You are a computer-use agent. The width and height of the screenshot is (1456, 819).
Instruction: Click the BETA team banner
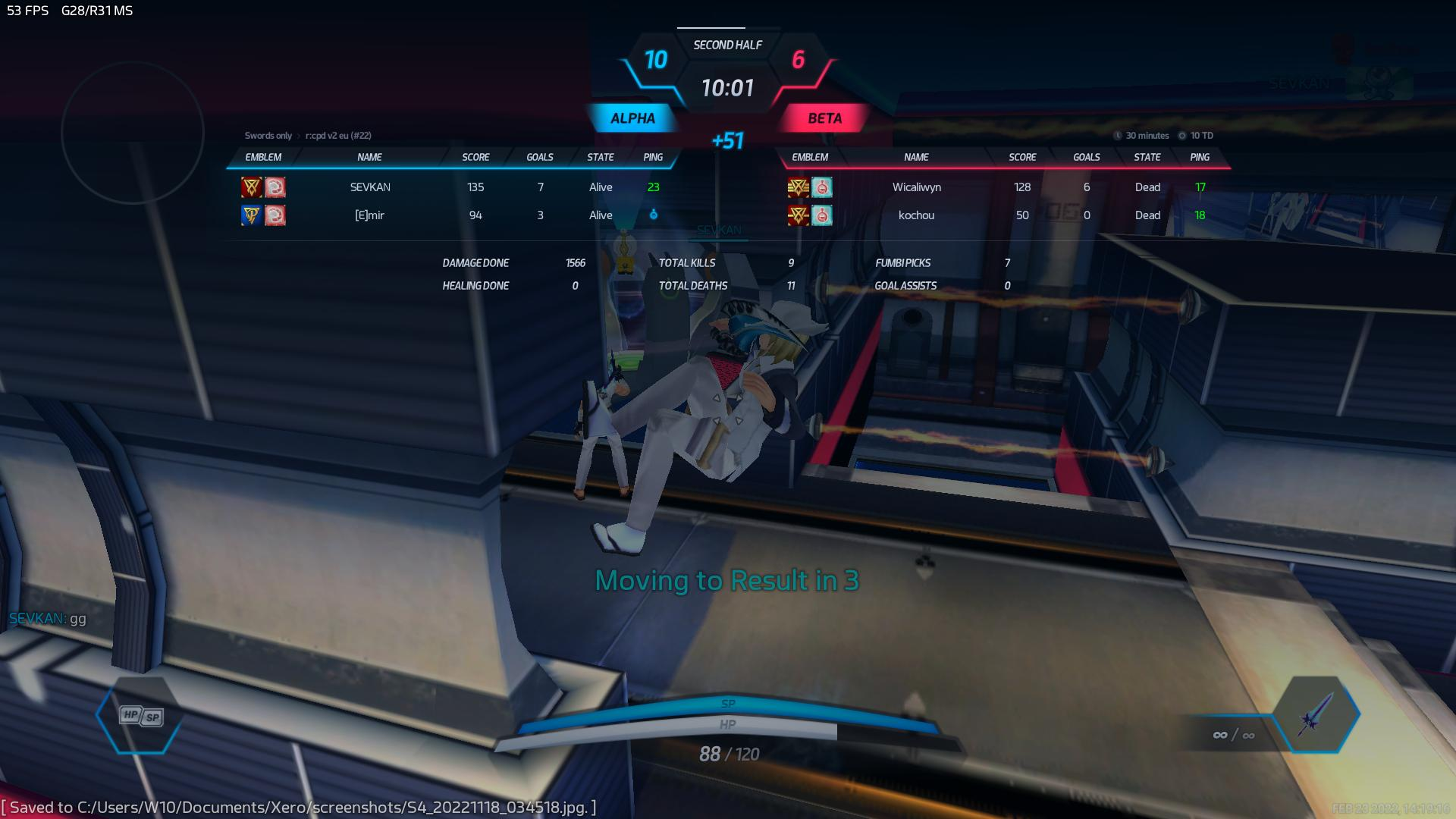click(x=824, y=118)
